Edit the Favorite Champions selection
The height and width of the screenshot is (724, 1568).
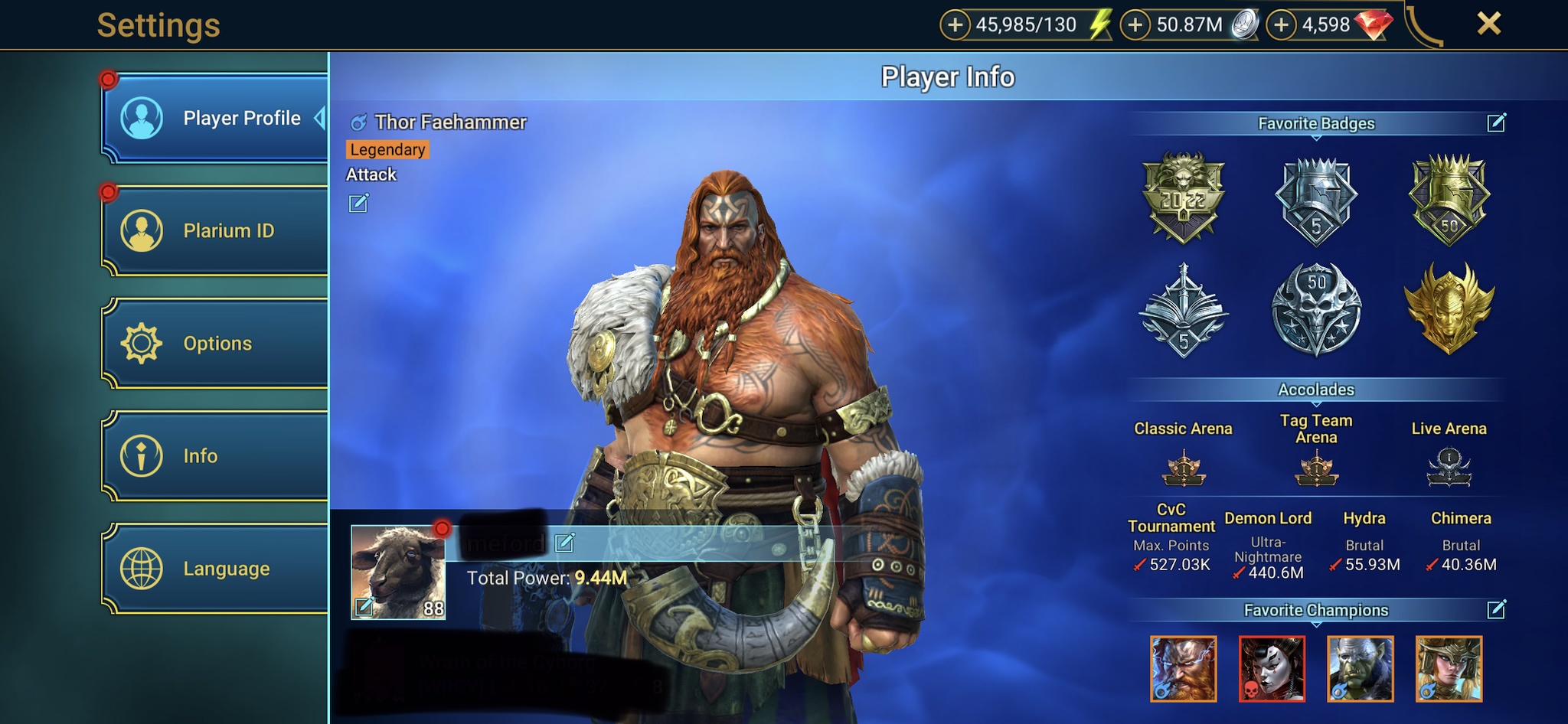[1496, 609]
